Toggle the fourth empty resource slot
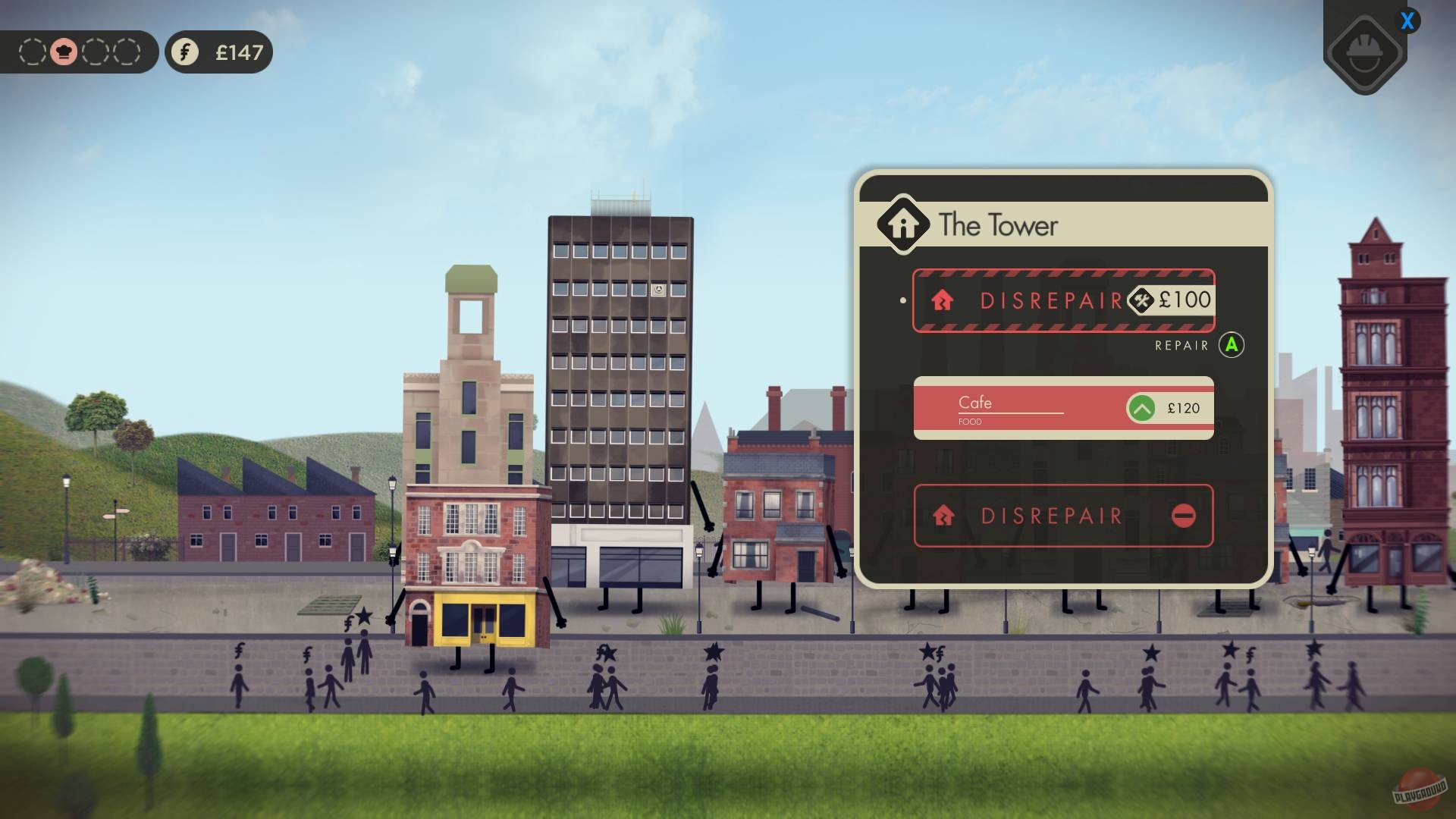This screenshot has width=1456, height=819. (x=127, y=52)
